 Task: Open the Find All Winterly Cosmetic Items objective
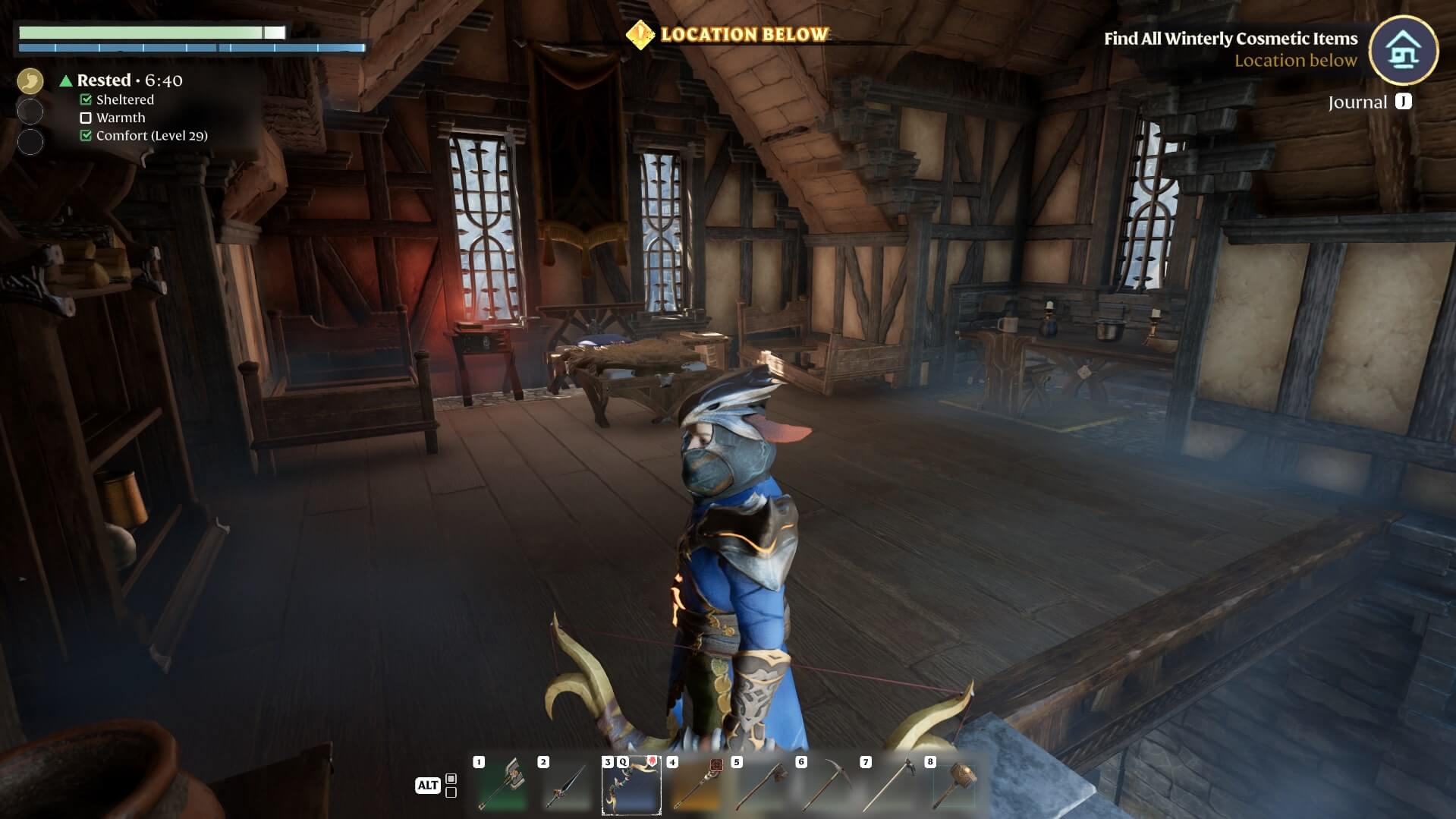tap(1230, 39)
